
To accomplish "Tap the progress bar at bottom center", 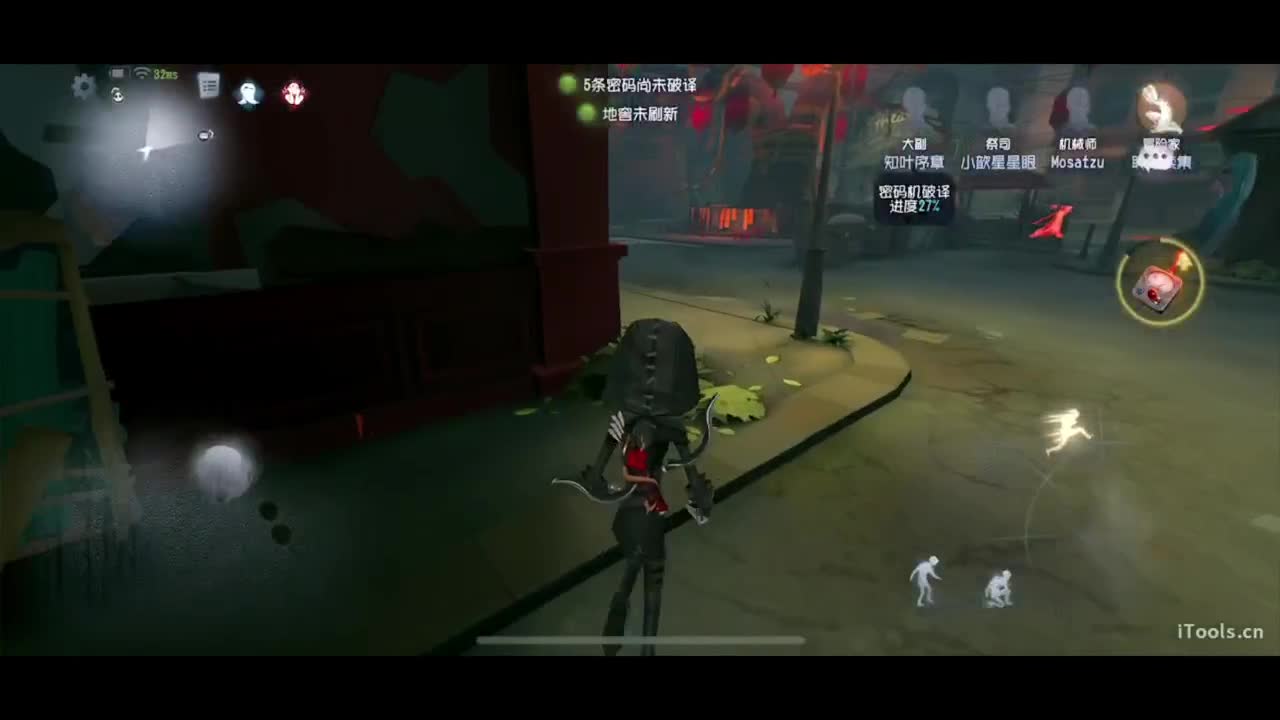I will 640,641.
